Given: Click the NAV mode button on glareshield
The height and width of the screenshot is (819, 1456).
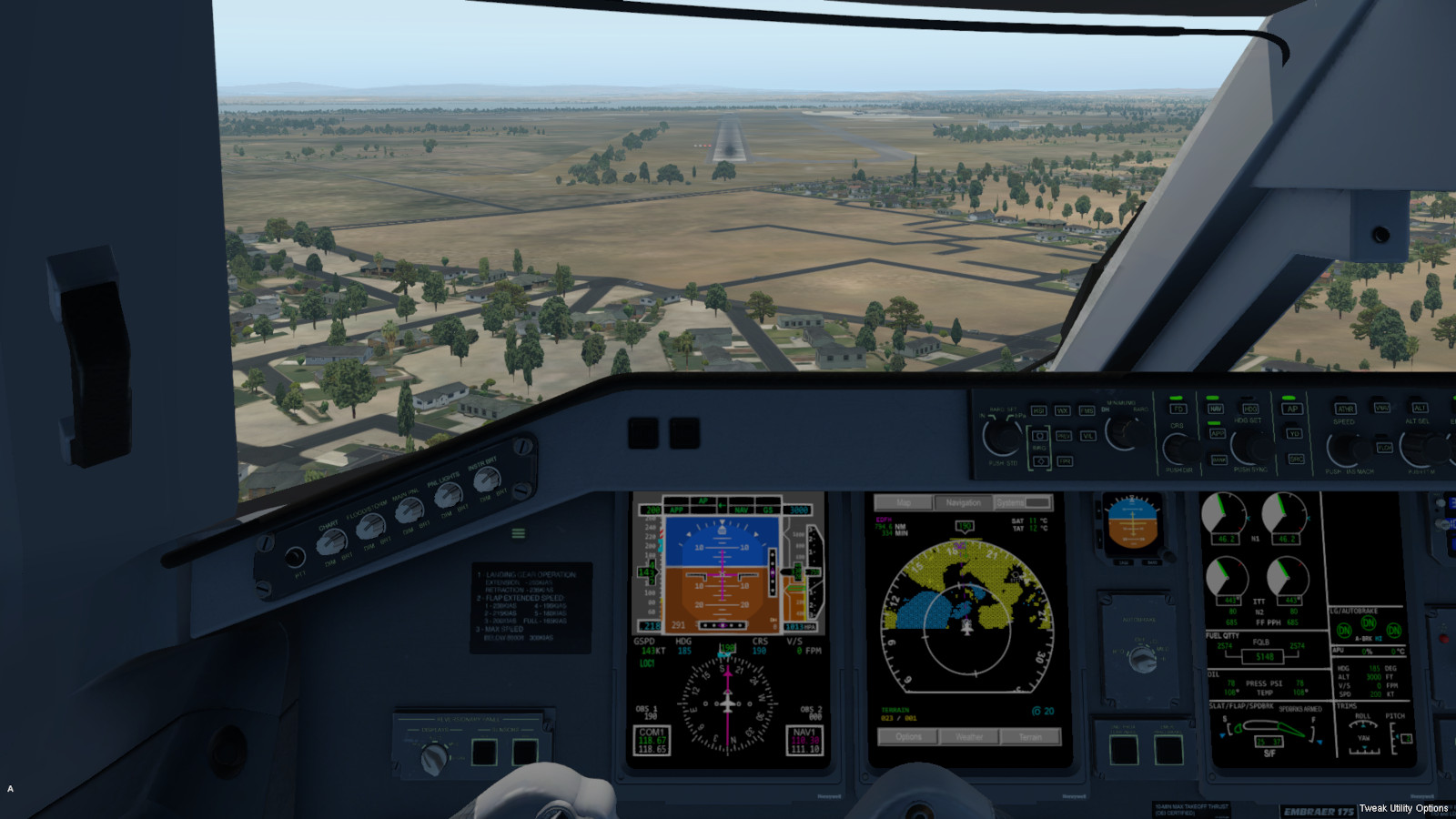Looking at the screenshot, I should [1216, 409].
